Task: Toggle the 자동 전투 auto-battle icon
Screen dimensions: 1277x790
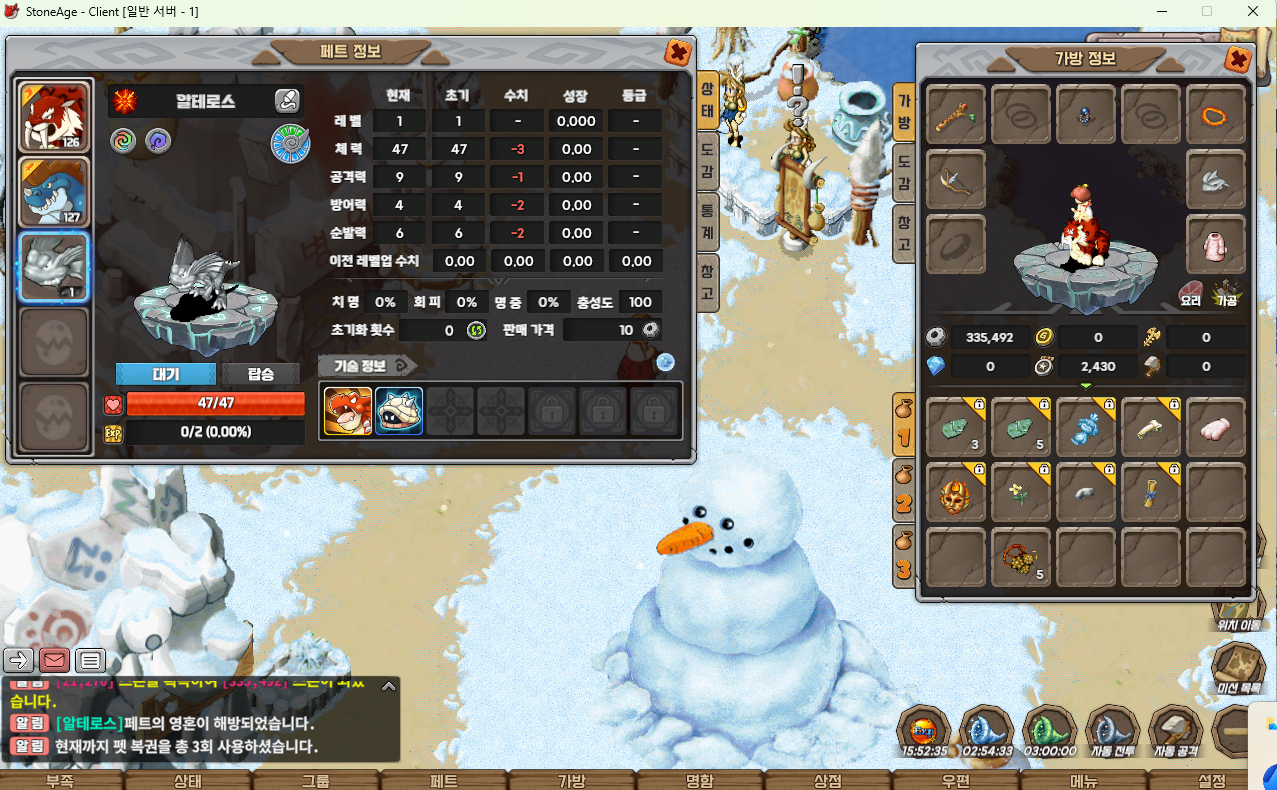Action: (1112, 733)
